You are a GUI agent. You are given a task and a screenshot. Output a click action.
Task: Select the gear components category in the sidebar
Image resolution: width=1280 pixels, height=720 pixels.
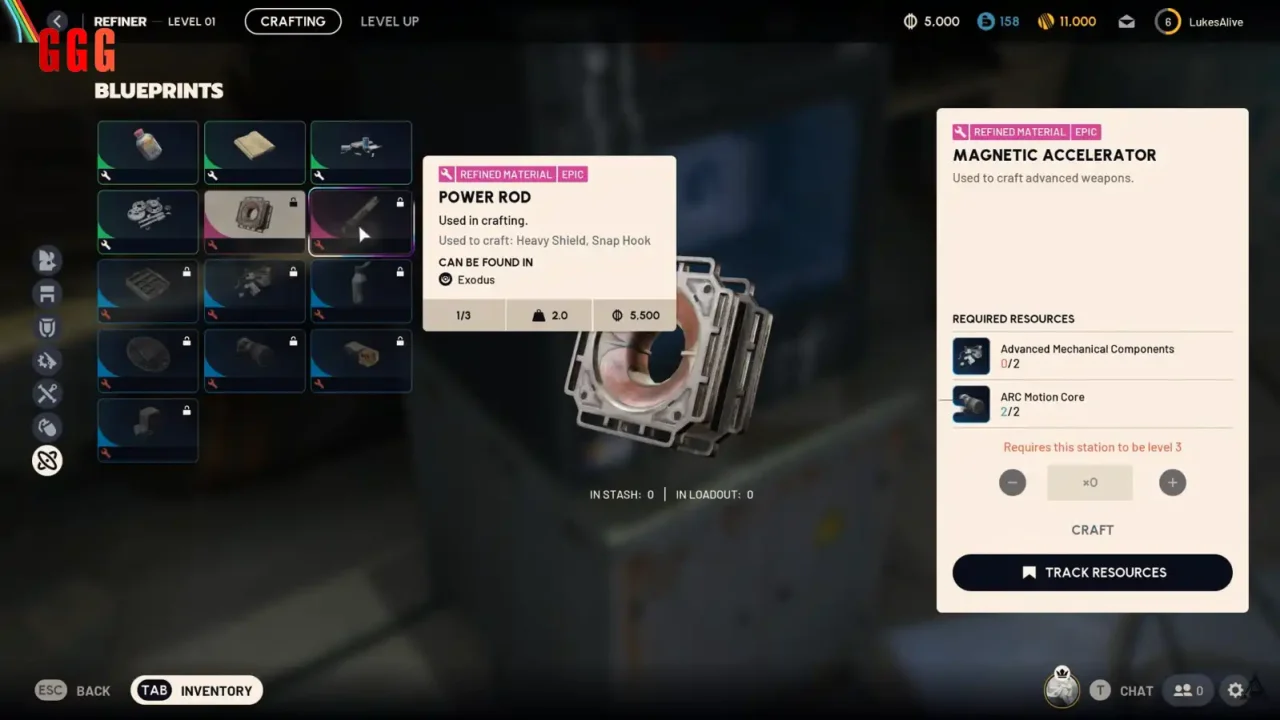47,361
